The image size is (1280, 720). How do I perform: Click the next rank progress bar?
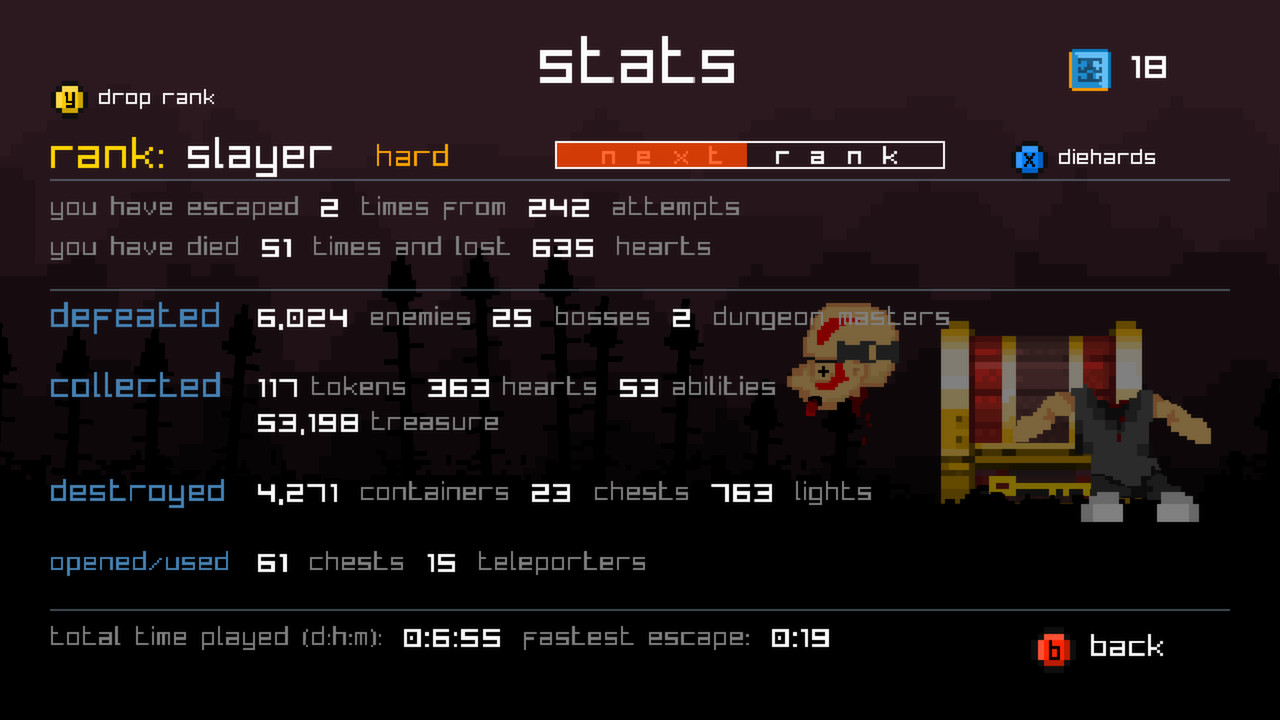(x=749, y=155)
